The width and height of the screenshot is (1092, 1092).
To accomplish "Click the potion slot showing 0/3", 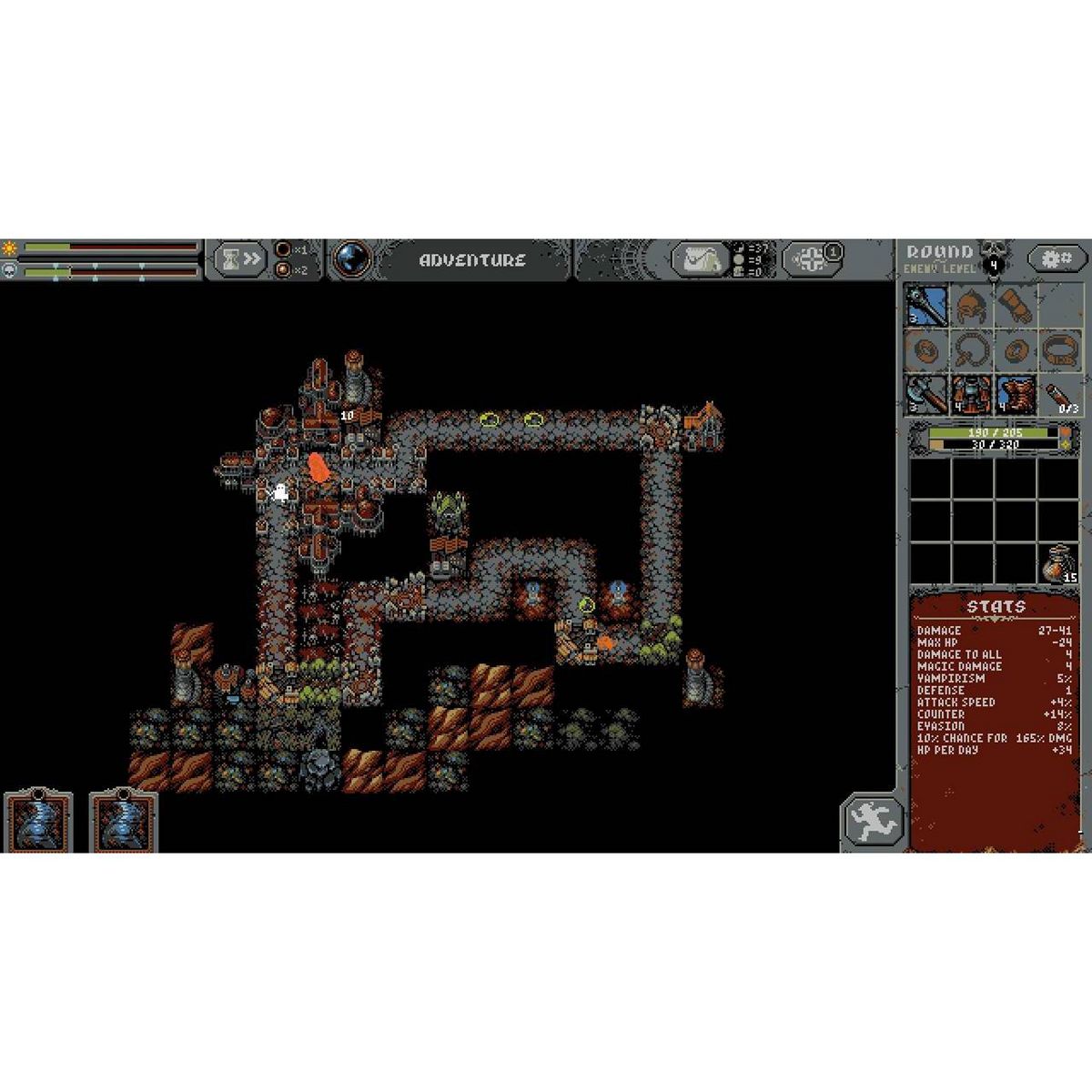I will [x=1060, y=395].
